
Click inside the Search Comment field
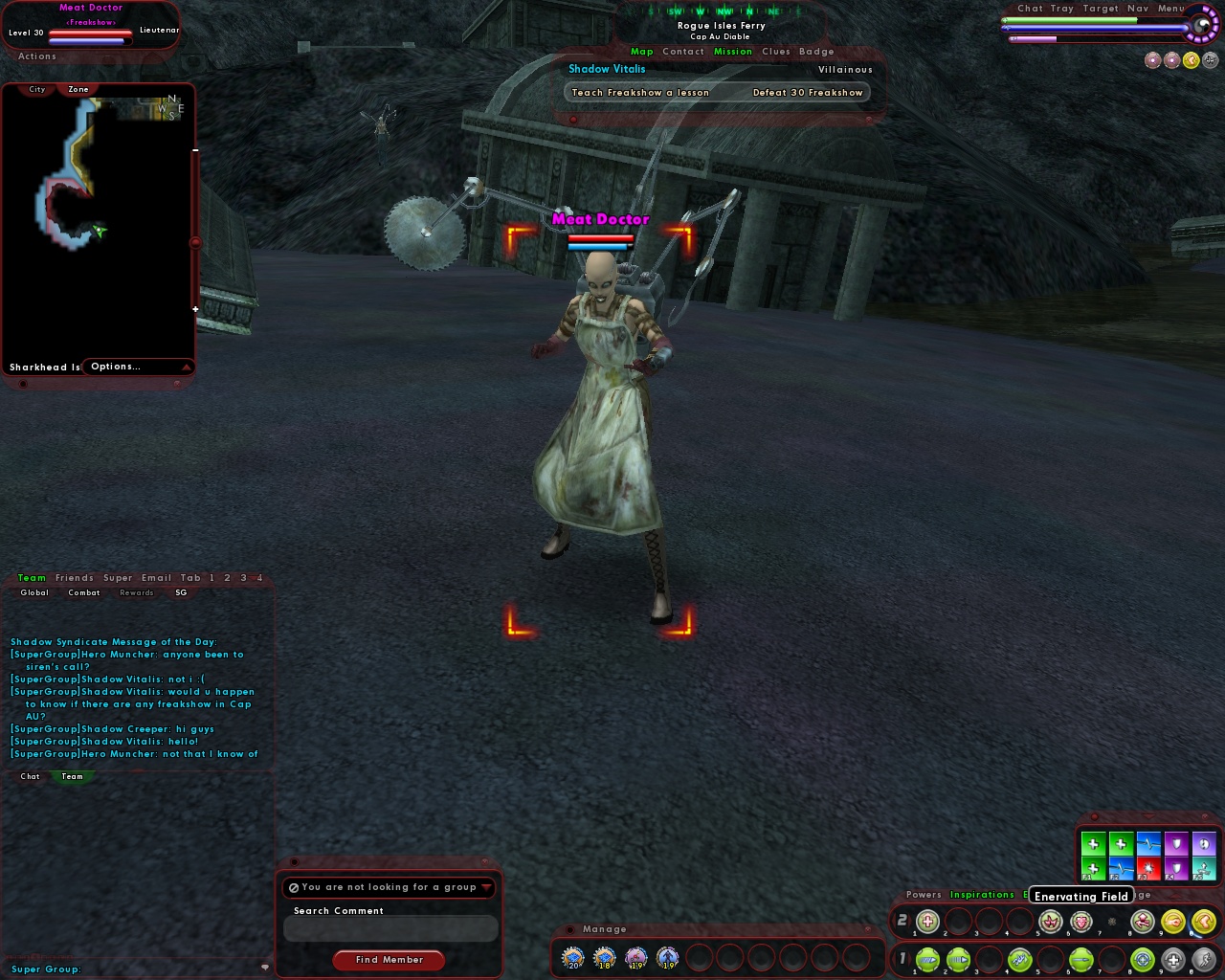(389, 928)
